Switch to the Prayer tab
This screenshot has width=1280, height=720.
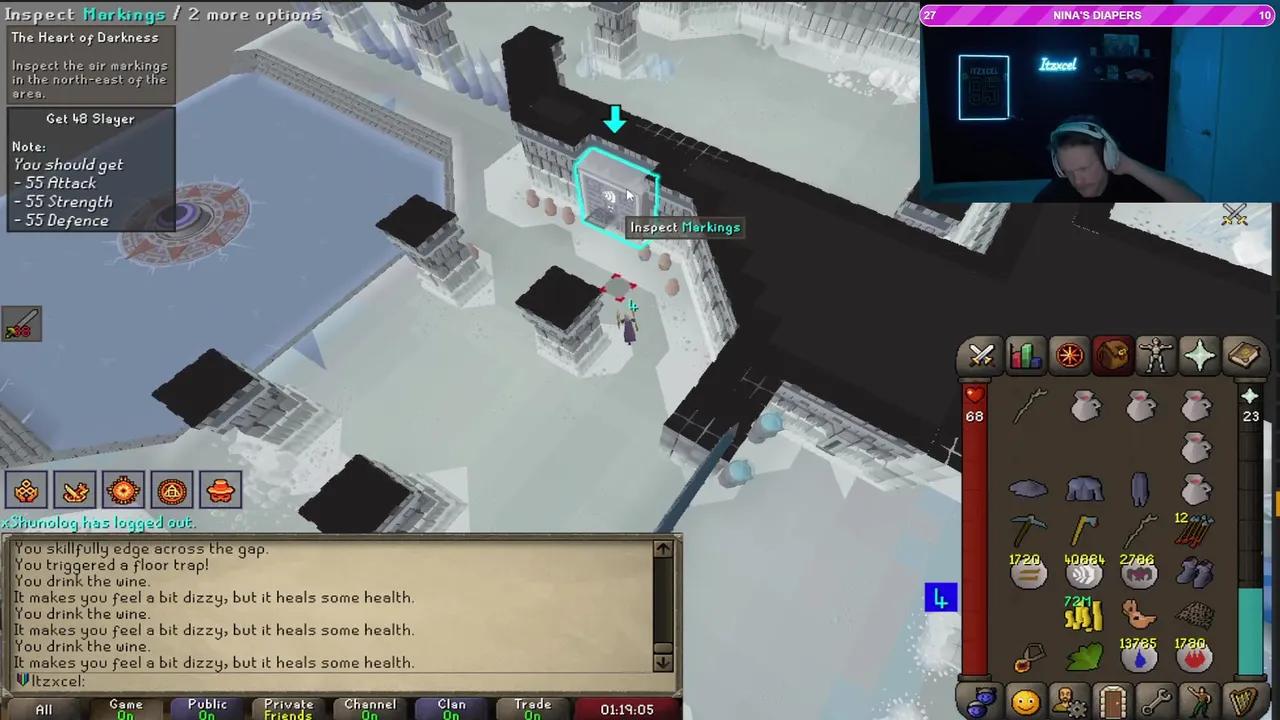click(x=1200, y=357)
